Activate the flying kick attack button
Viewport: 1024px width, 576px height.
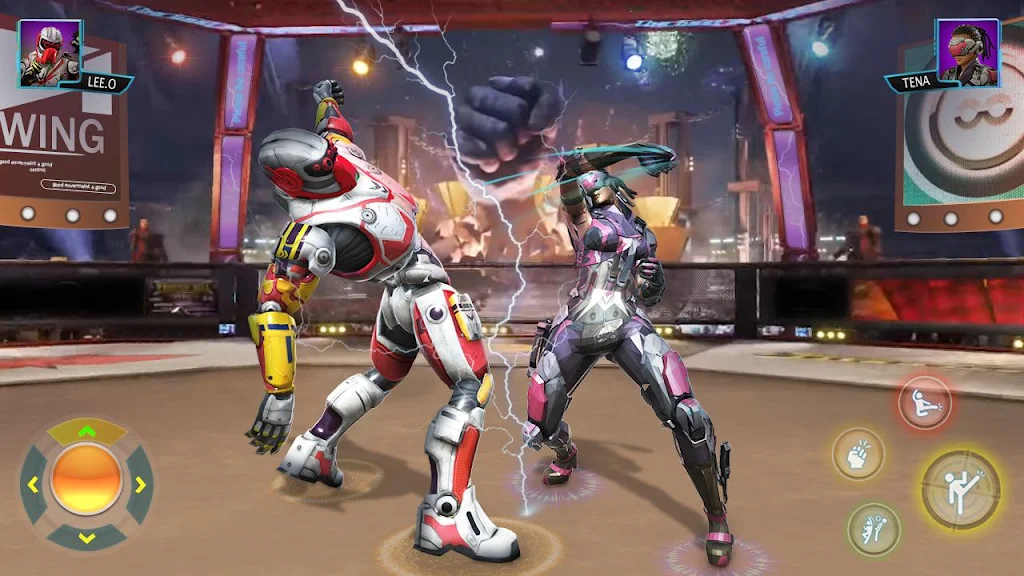pyautogui.click(x=924, y=404)
